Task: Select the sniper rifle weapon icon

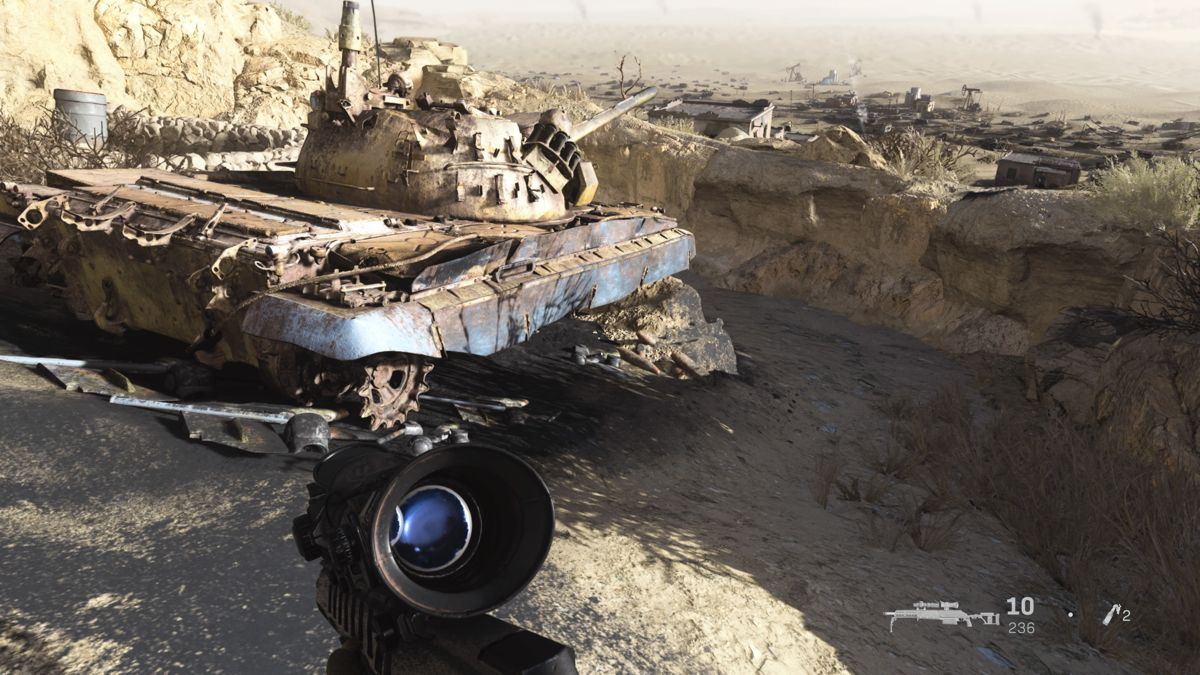Action: pyautogui.click(x=941, y=614)
